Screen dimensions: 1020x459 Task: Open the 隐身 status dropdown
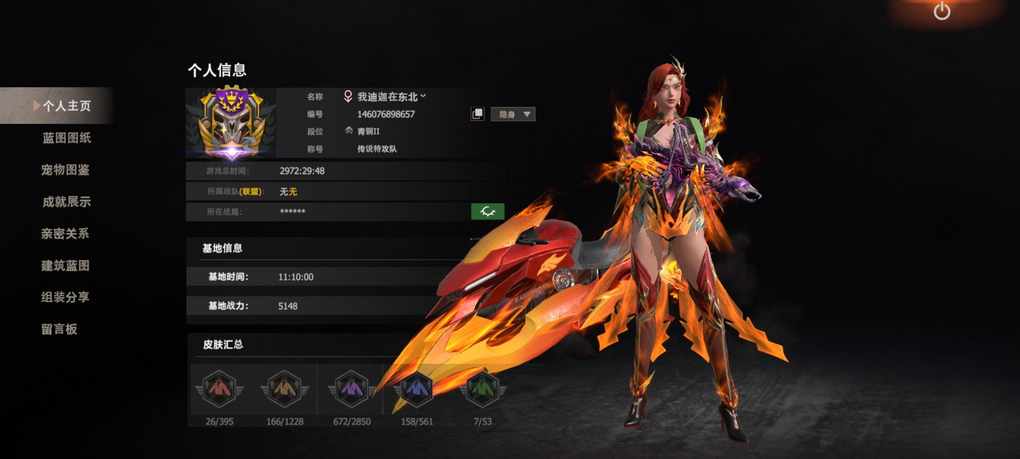click(x=513, y=114)
